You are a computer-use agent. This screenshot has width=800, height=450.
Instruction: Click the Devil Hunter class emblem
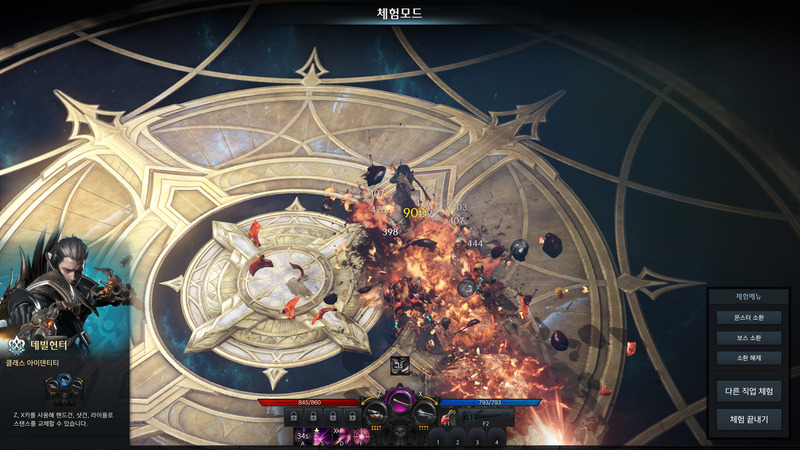(17, 345)
